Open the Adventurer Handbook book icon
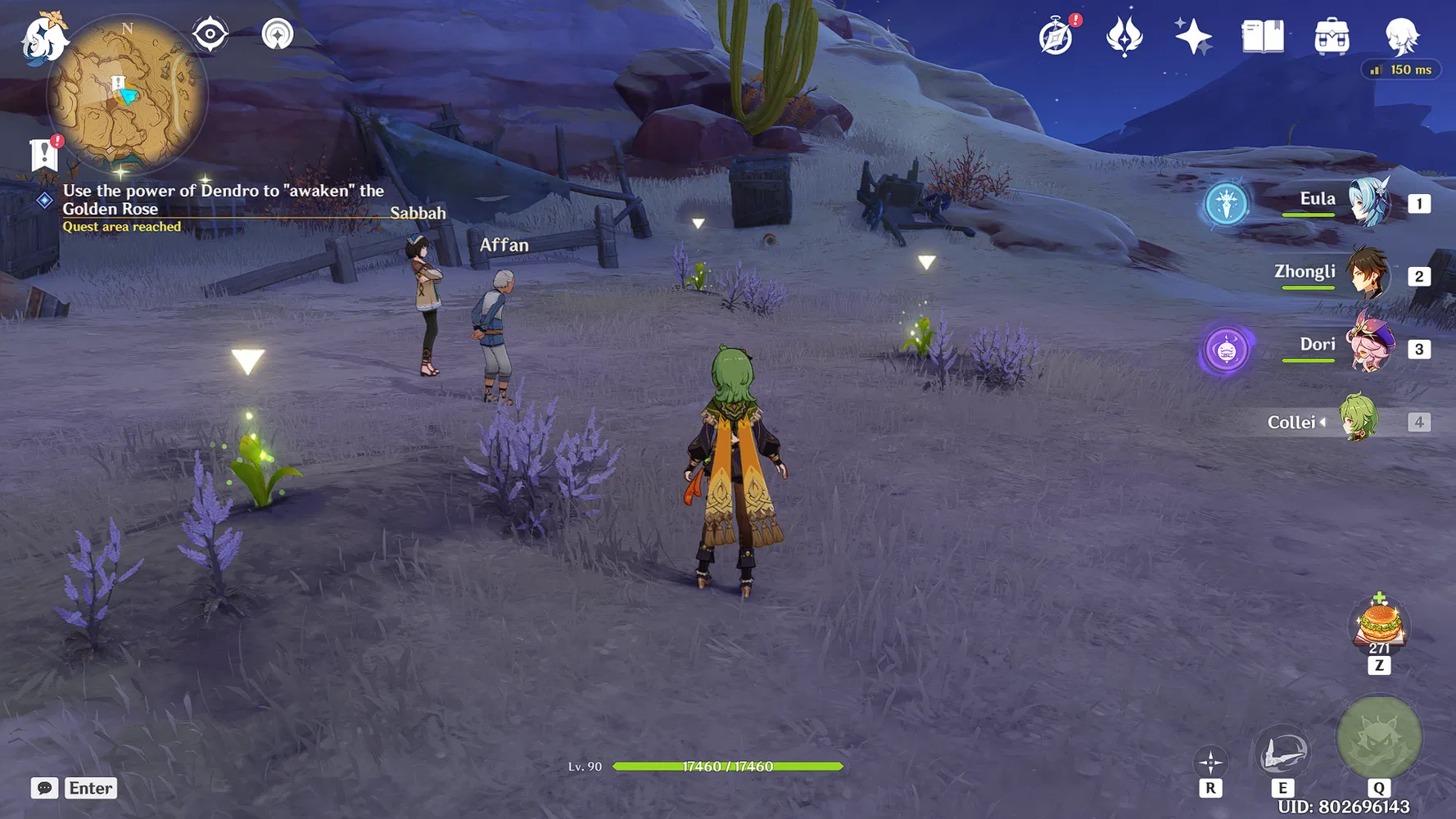 (1262, 37)
